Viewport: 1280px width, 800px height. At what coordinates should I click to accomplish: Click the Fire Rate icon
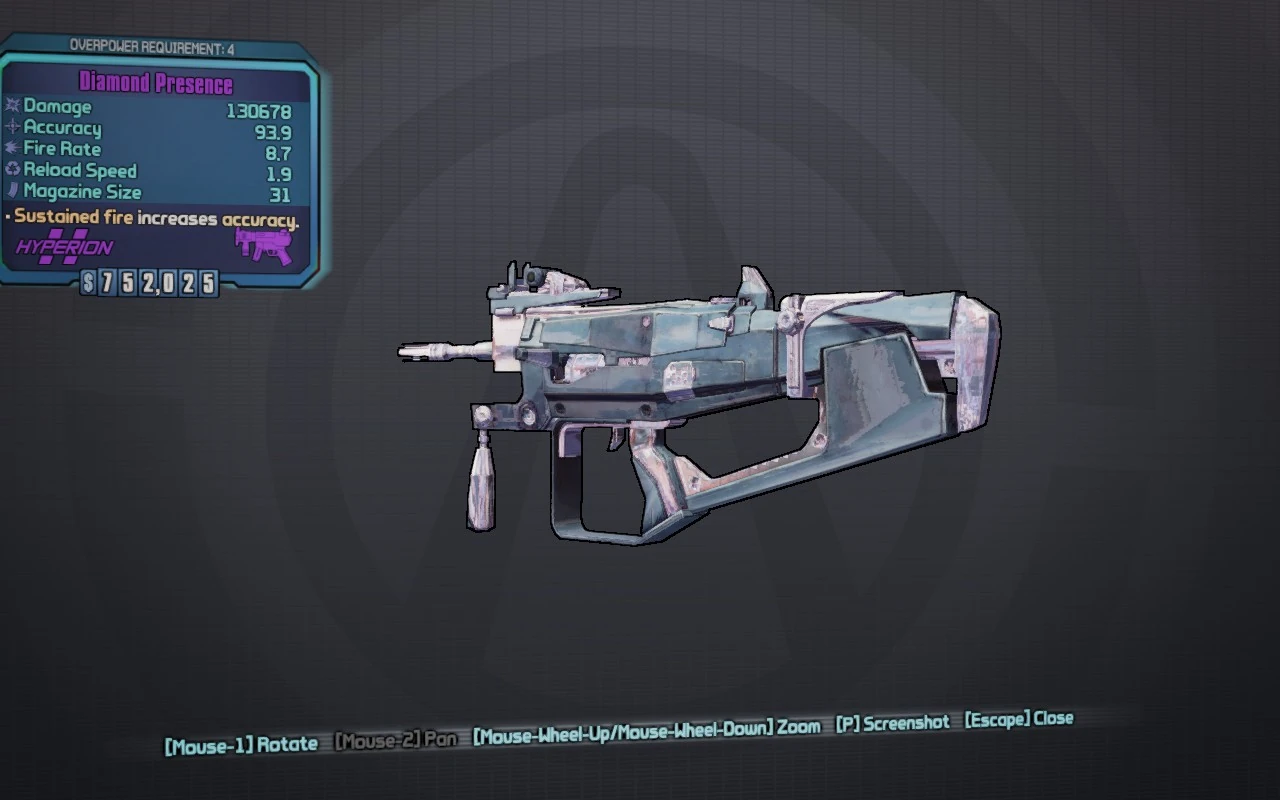13,149
